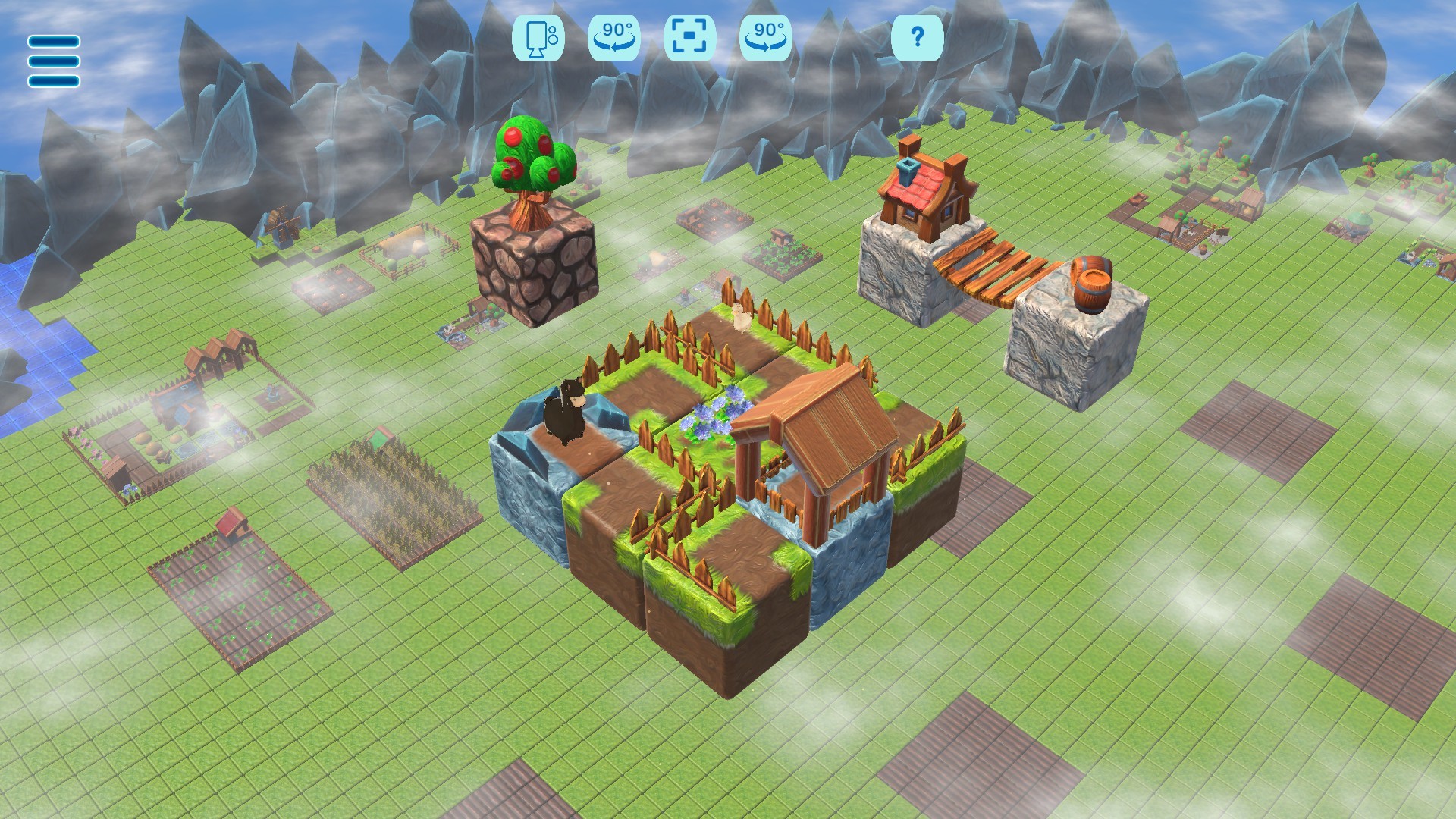Rotate the view 90 degrees clockwise

tap(765, 36)
